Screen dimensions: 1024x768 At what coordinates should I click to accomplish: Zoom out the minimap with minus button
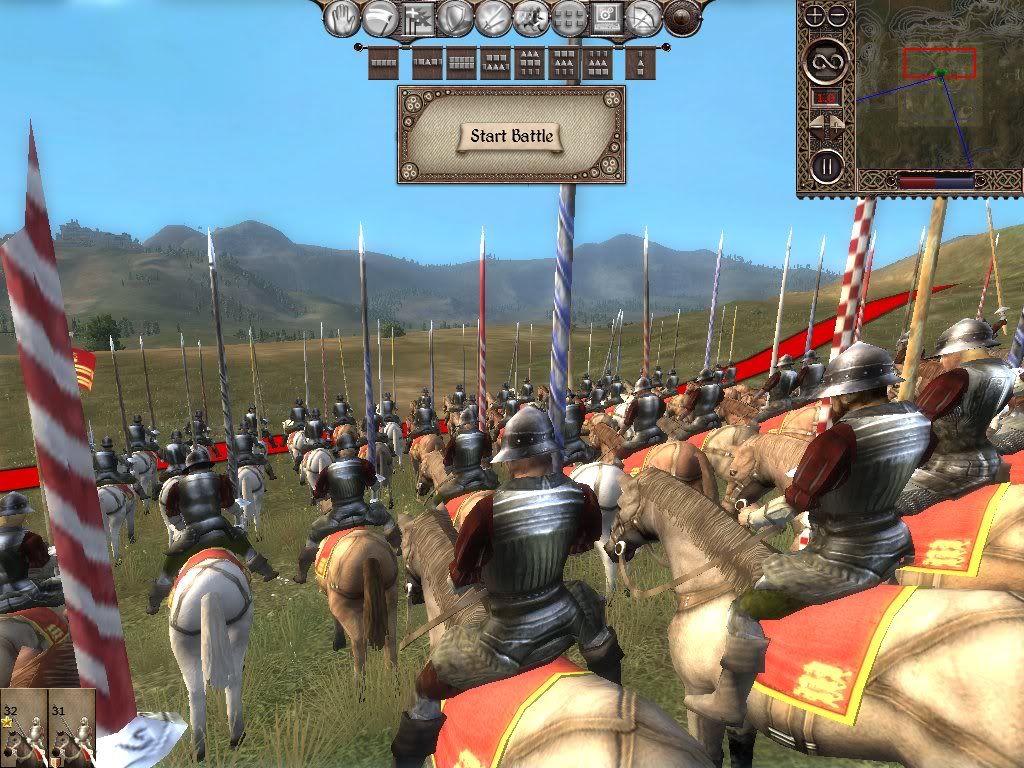(x=837, y=15)
